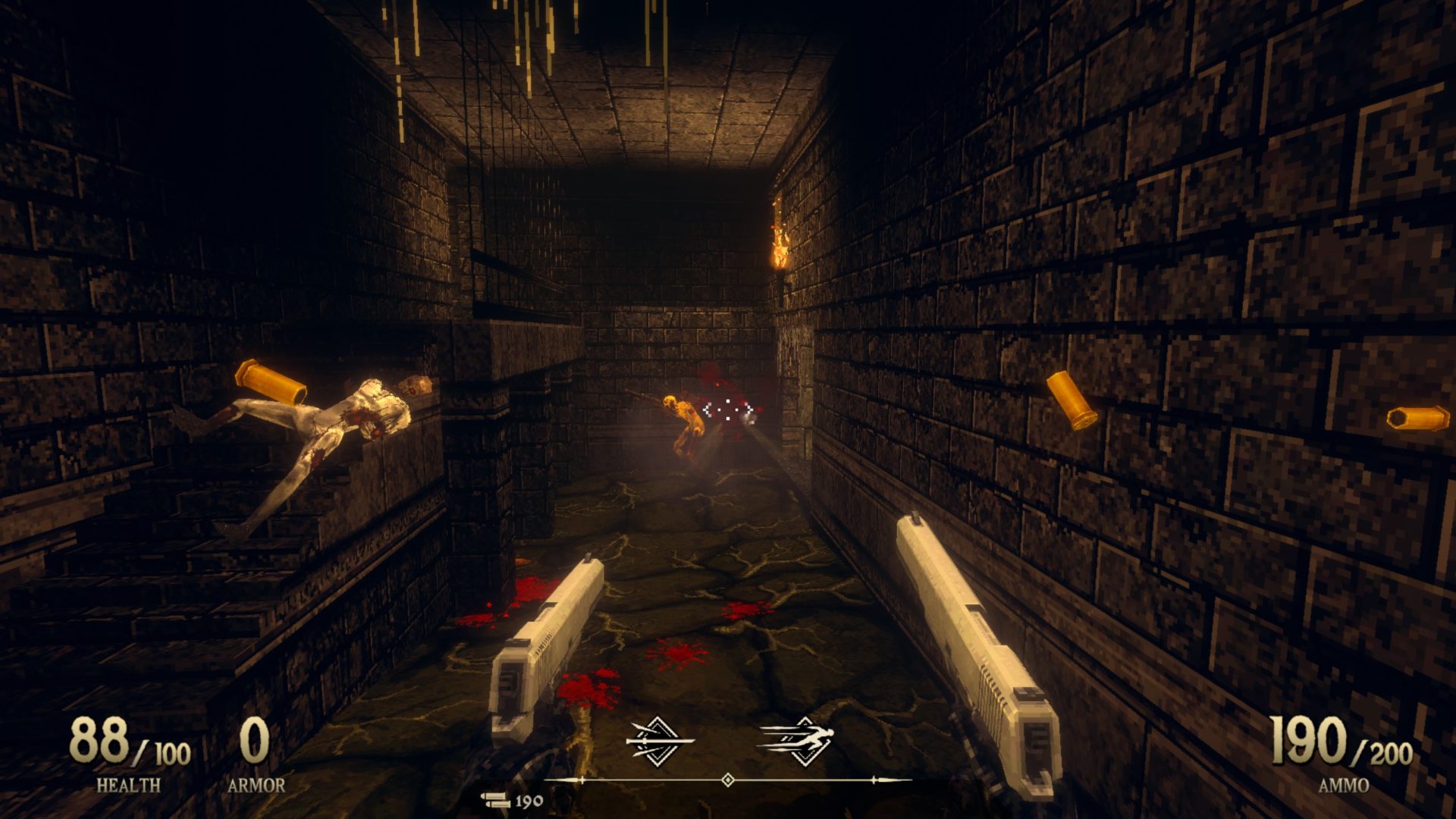Activate the sword strike ability icon
Screen dimensions: 1456x819
click(658, 739)
